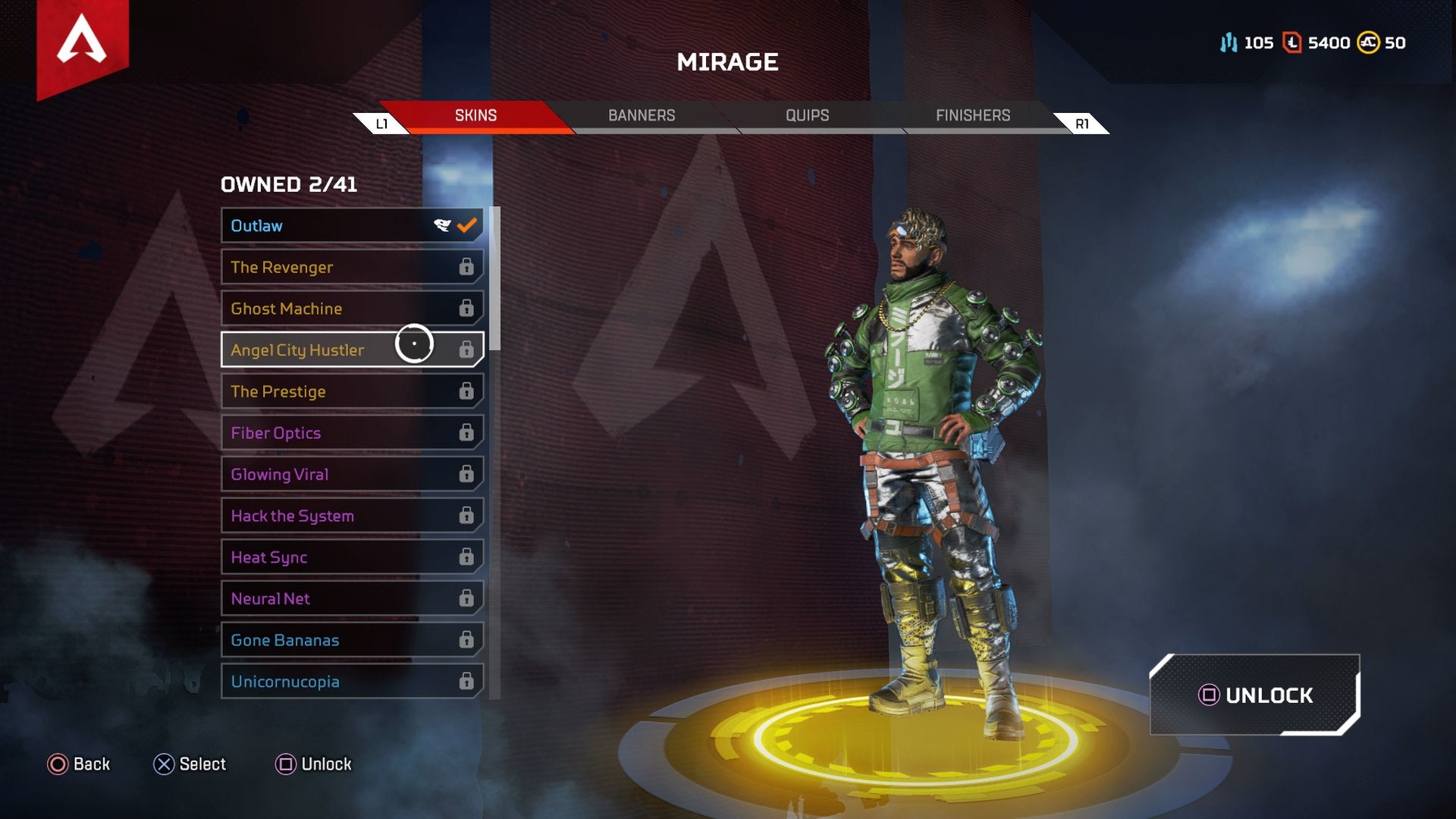The height and width of the screenshot is (819, 1456).
Task: Click the Select prompt at the bottom
Action: click(x=192, y=764)
